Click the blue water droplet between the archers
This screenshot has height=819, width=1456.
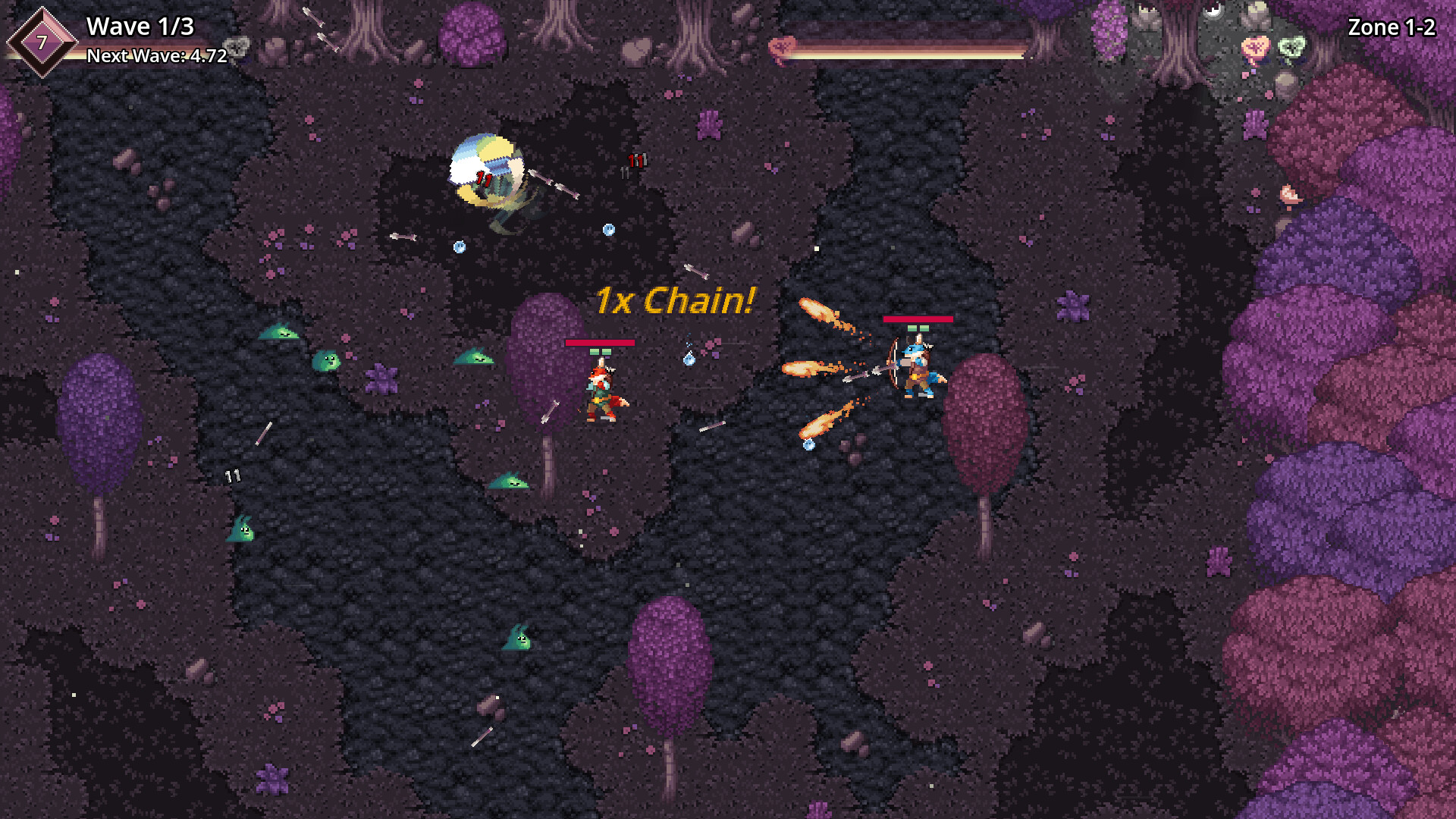[689, 359]
